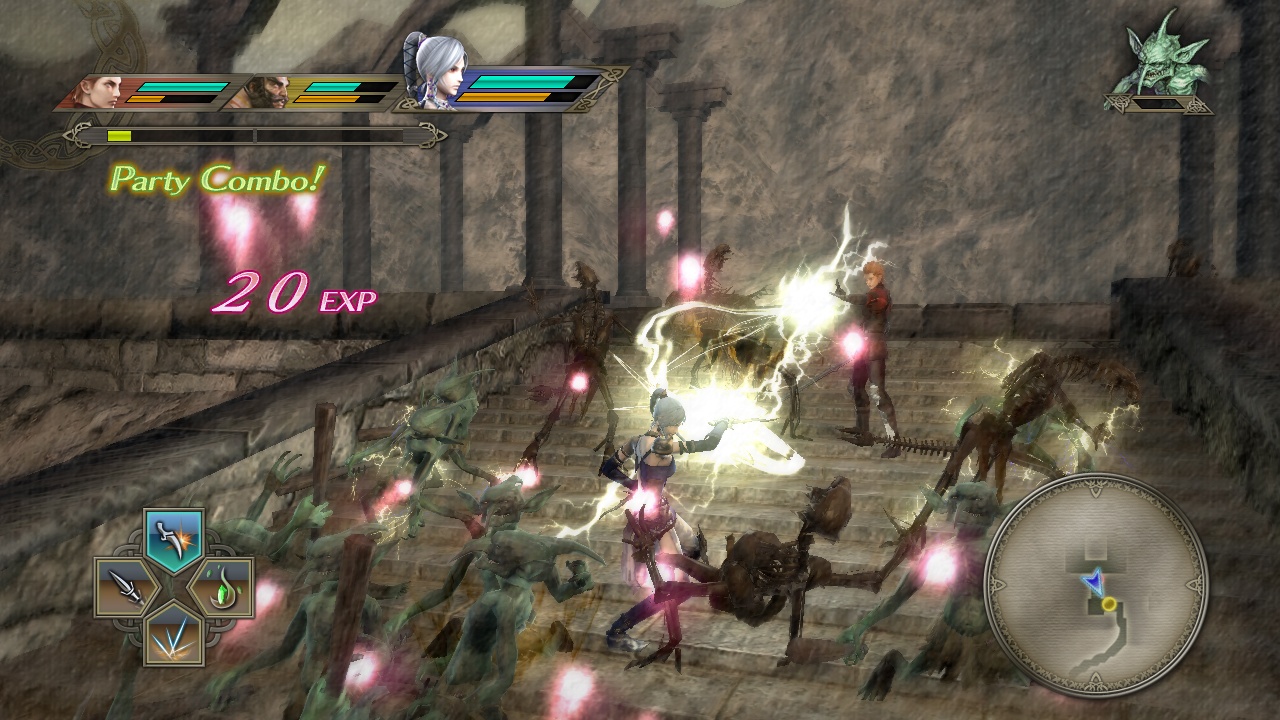1280x720 pixels.
Task: Click the goblin enemy portrait
Action: [x=1162, y=55]
